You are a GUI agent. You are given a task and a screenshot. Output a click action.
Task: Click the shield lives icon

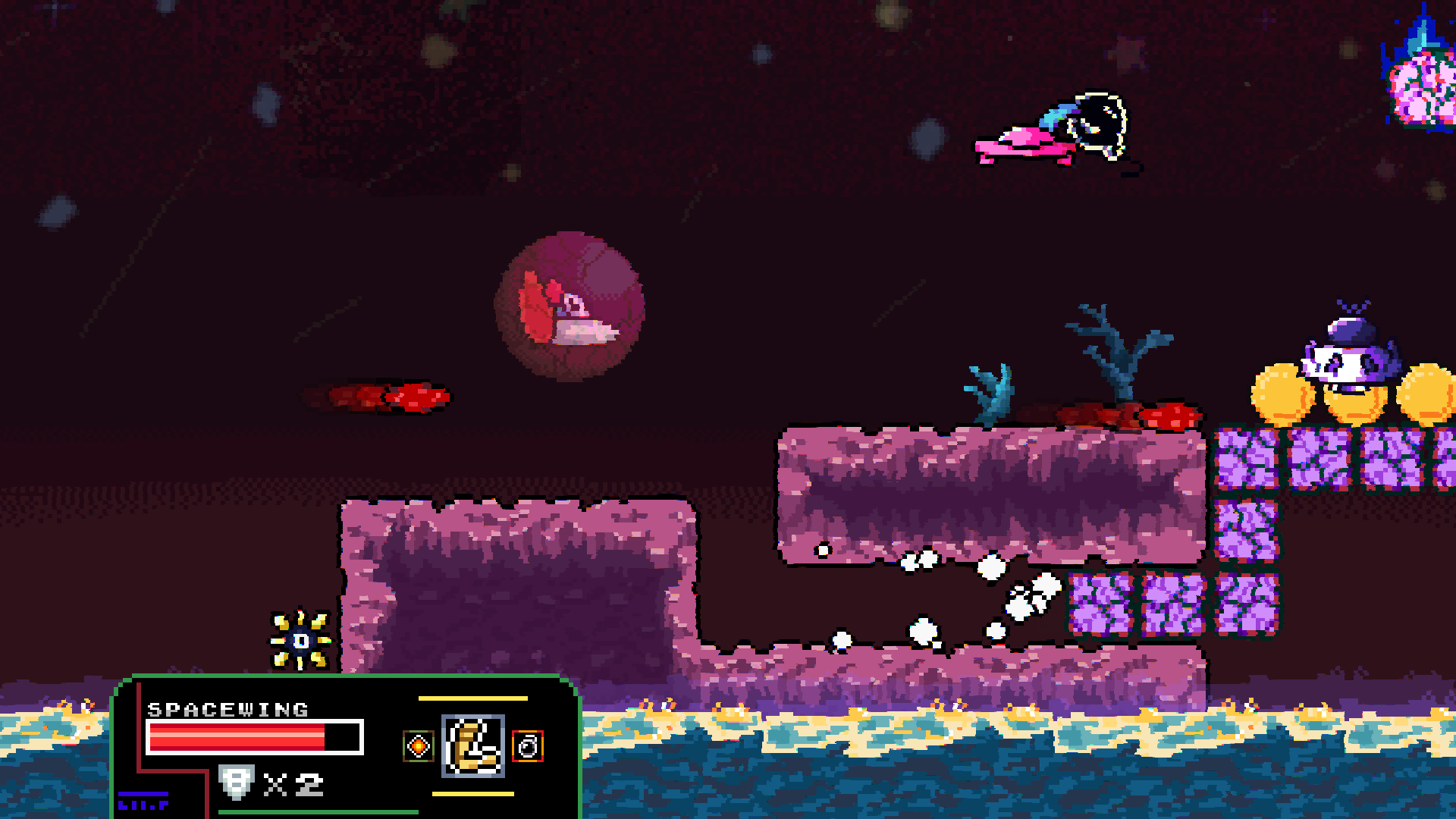point(235,783)
